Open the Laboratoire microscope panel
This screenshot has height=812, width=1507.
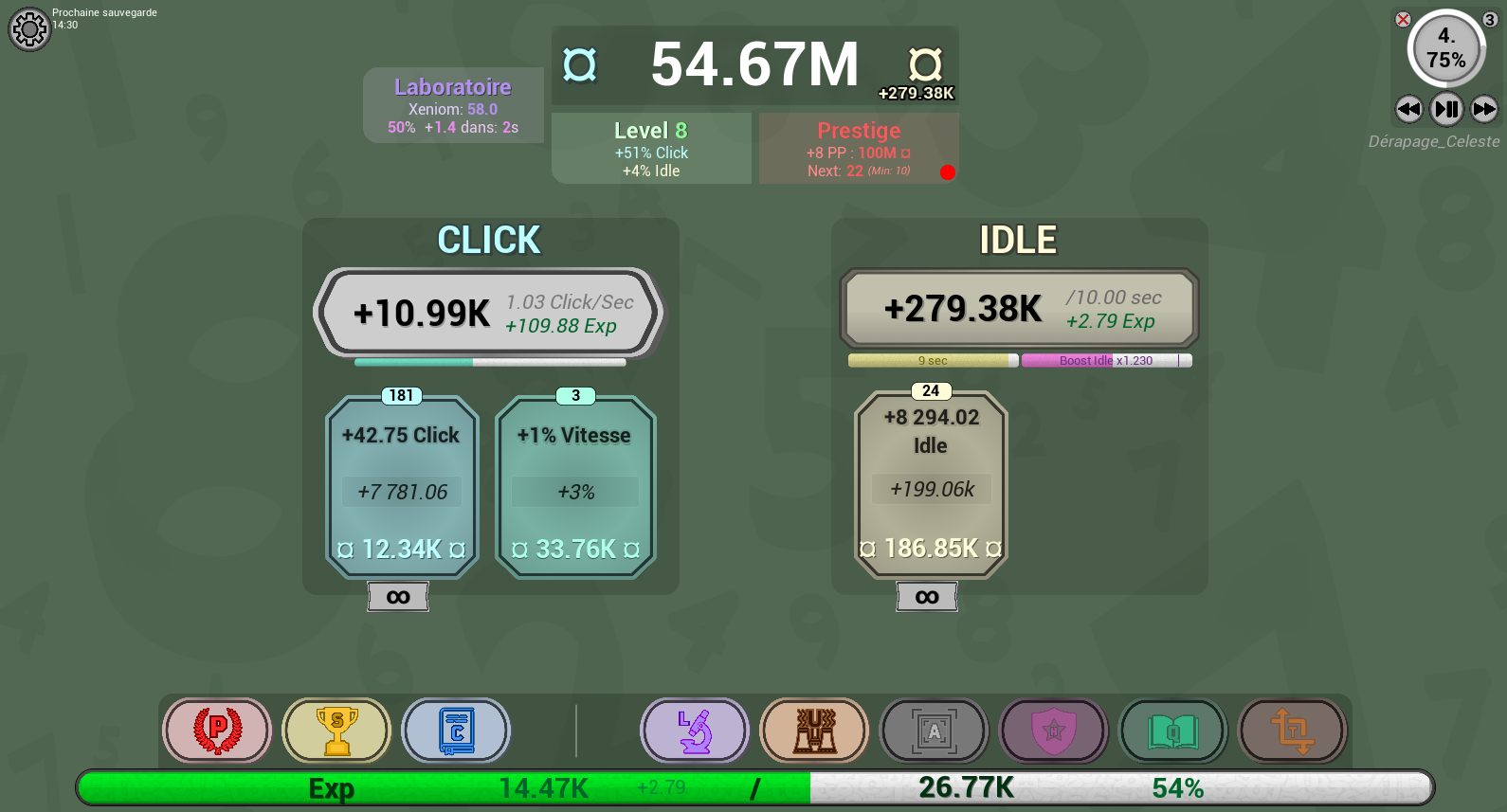(x=694, y=731)
